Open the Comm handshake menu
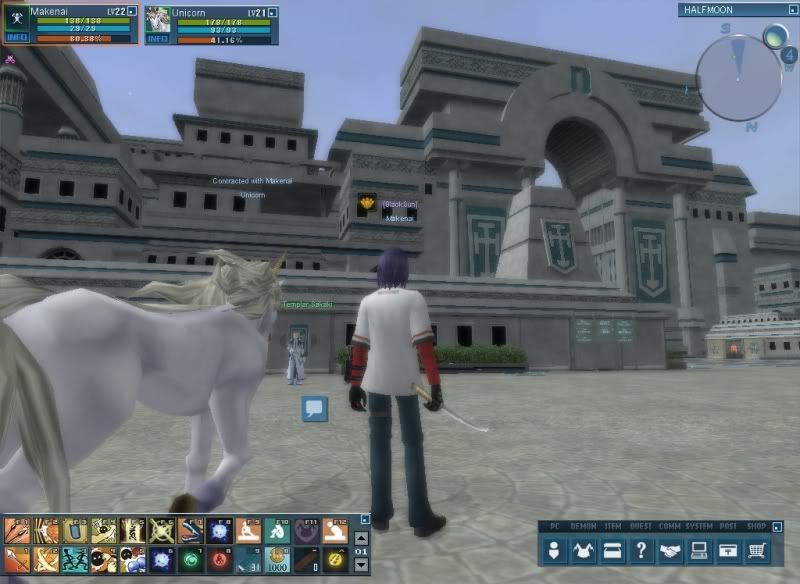Screen dimensions: 800x584 [671, 550]
